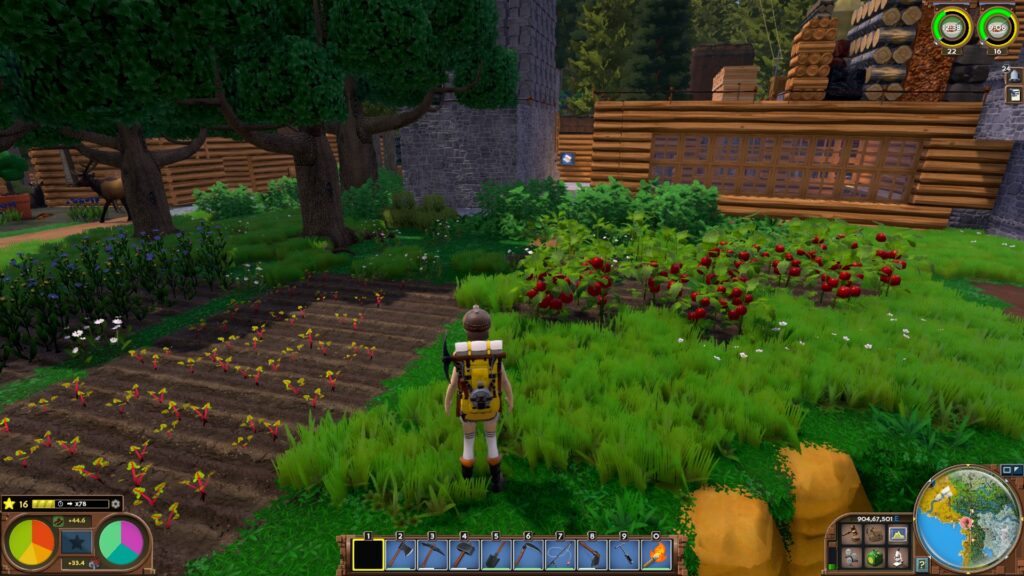Click the question mark help button
This screenshot has height=576, width=1024.
pos(922,565)
